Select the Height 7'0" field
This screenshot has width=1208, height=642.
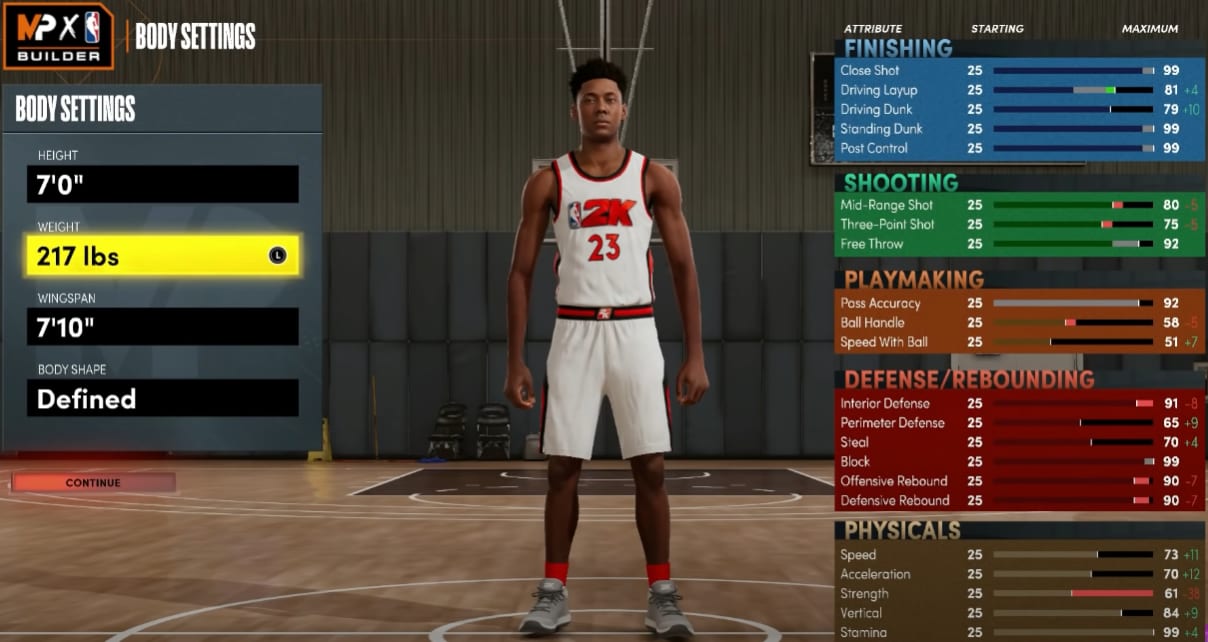[162, 184]
